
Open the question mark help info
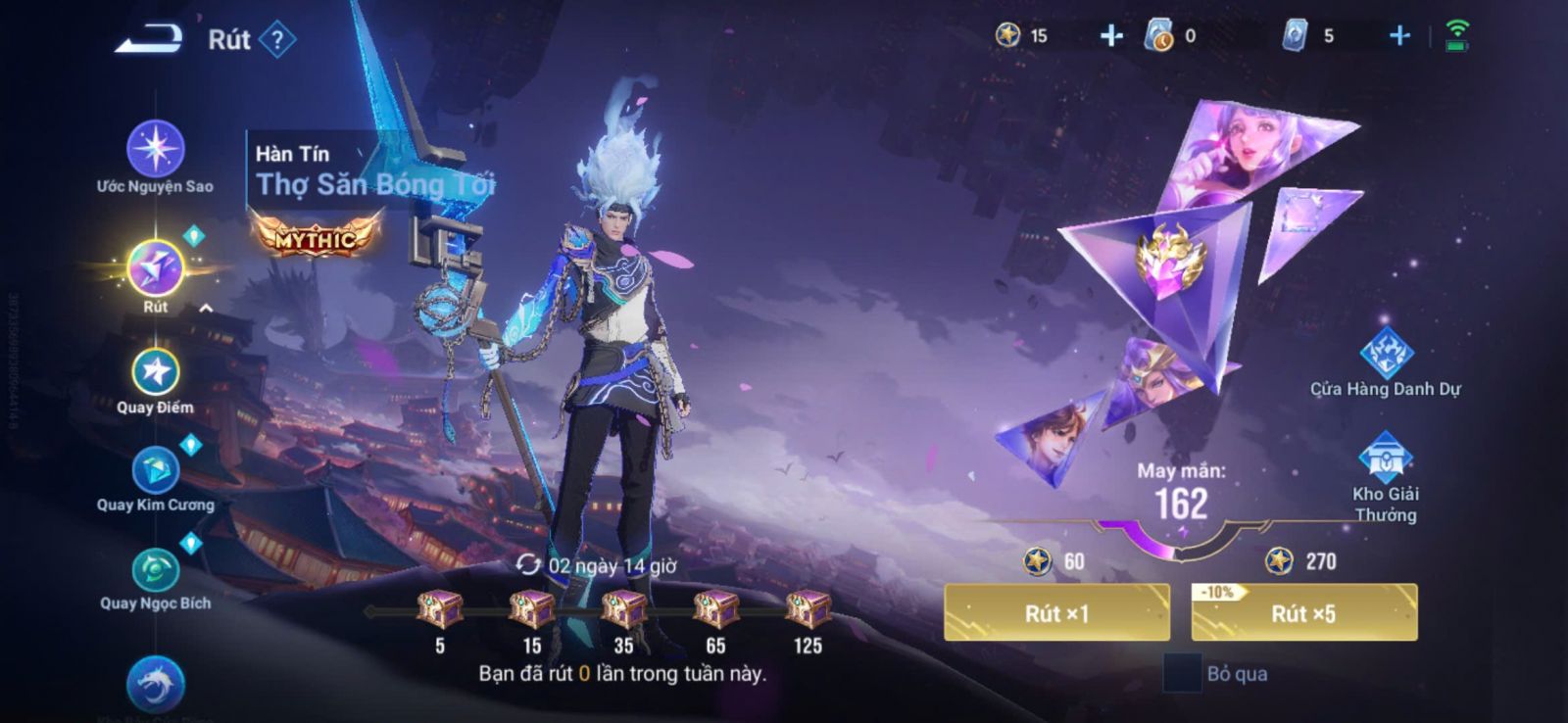pos(278,40)
